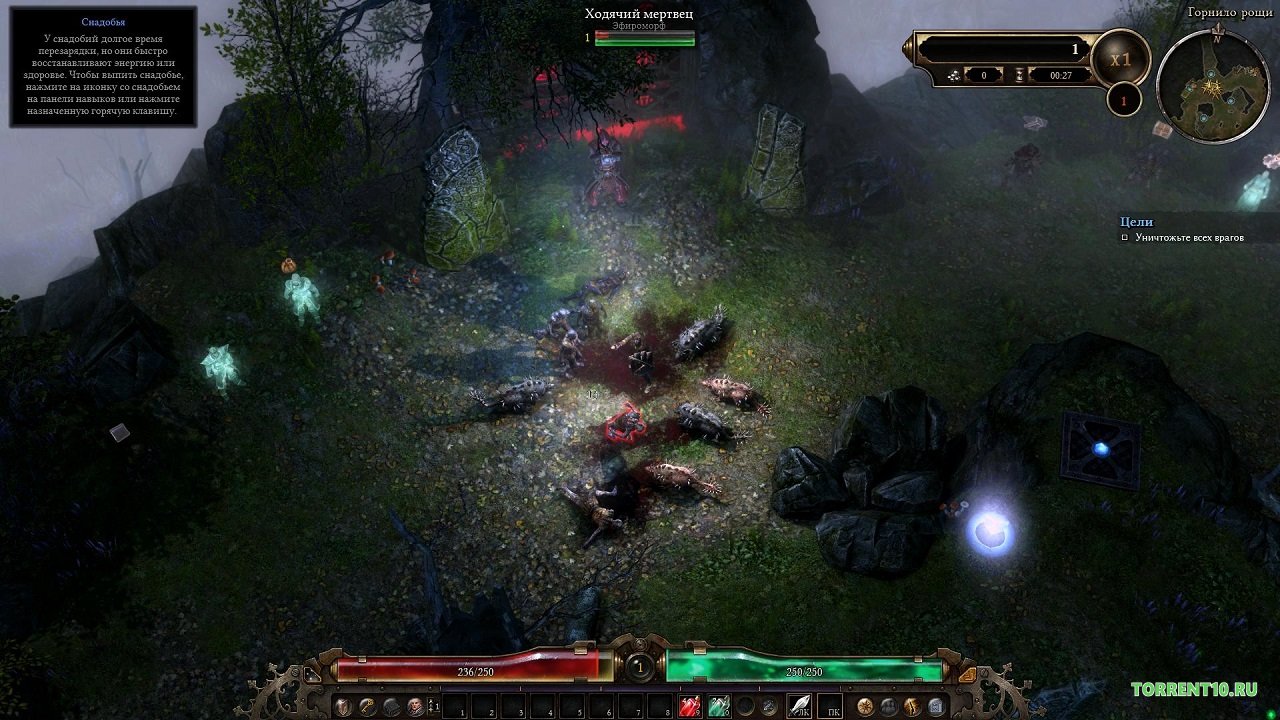Click the Снадобья tutorial tooltip panel
The height and width of the screenshot is (720, 1280).
pos(103,66)
